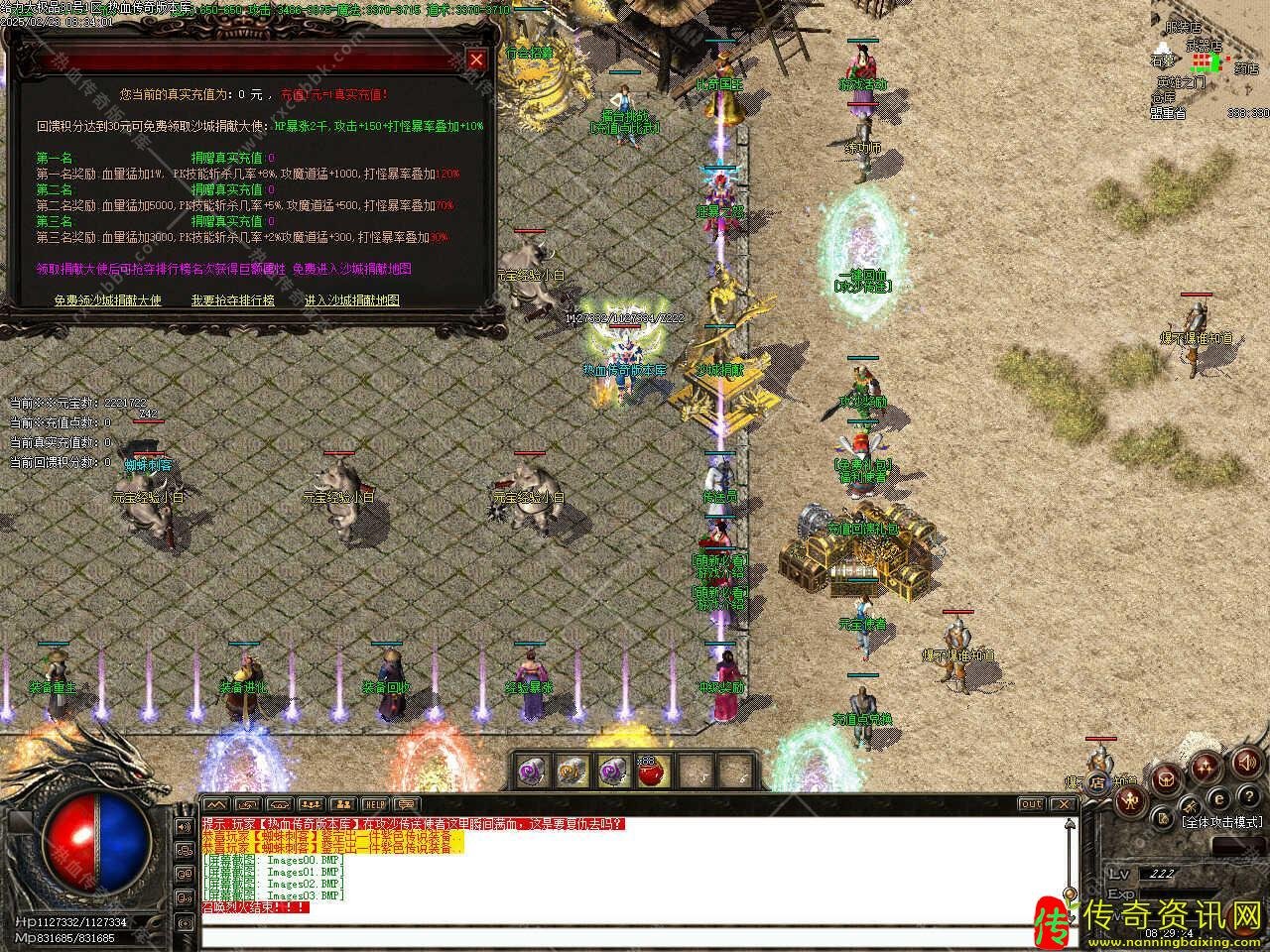This screenshot has height=952, width=1270.
Task: Click the out button on chat bar
Action: tap(1032, 803)
